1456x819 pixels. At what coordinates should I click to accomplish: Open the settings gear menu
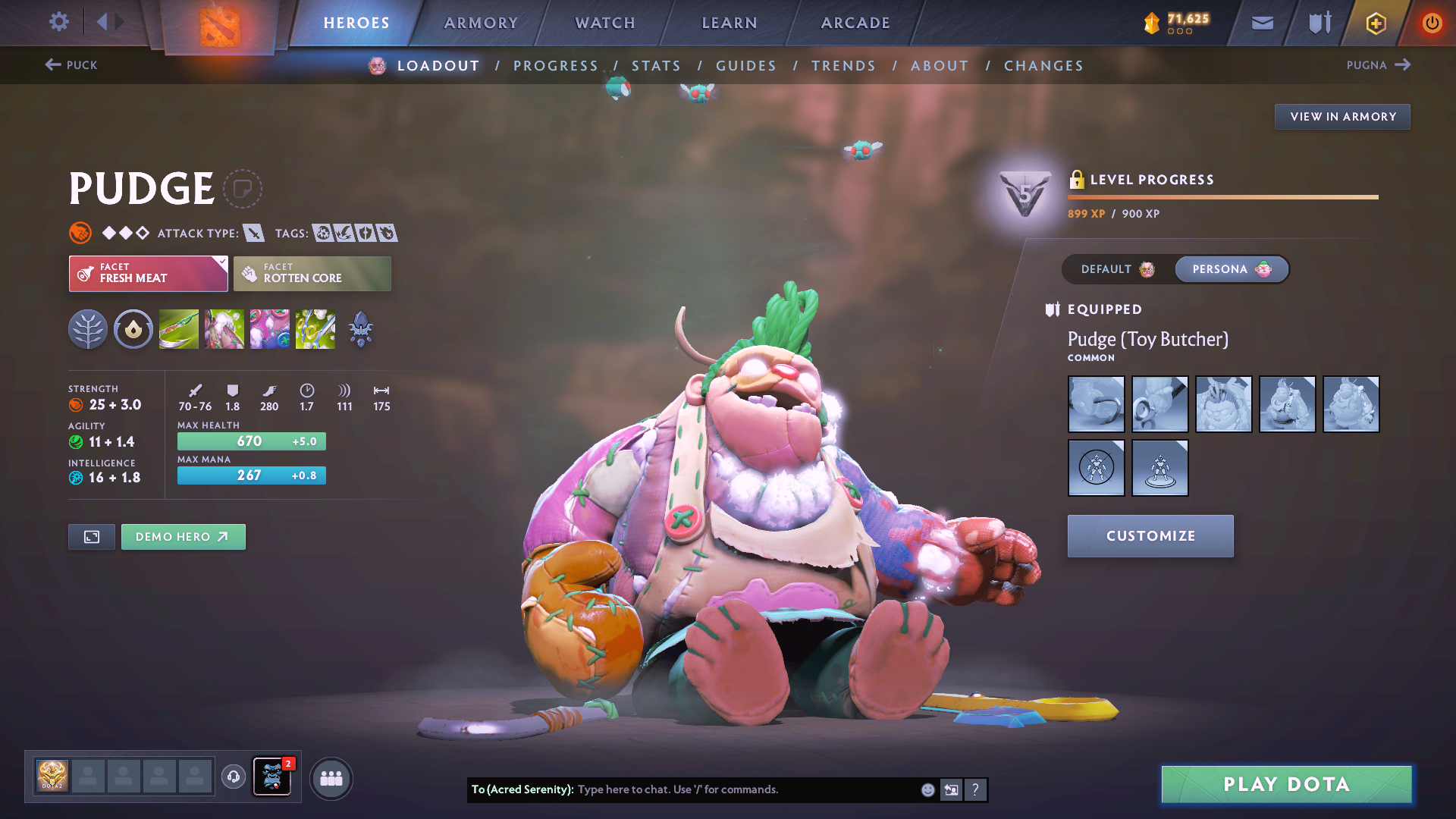point(58,22)
